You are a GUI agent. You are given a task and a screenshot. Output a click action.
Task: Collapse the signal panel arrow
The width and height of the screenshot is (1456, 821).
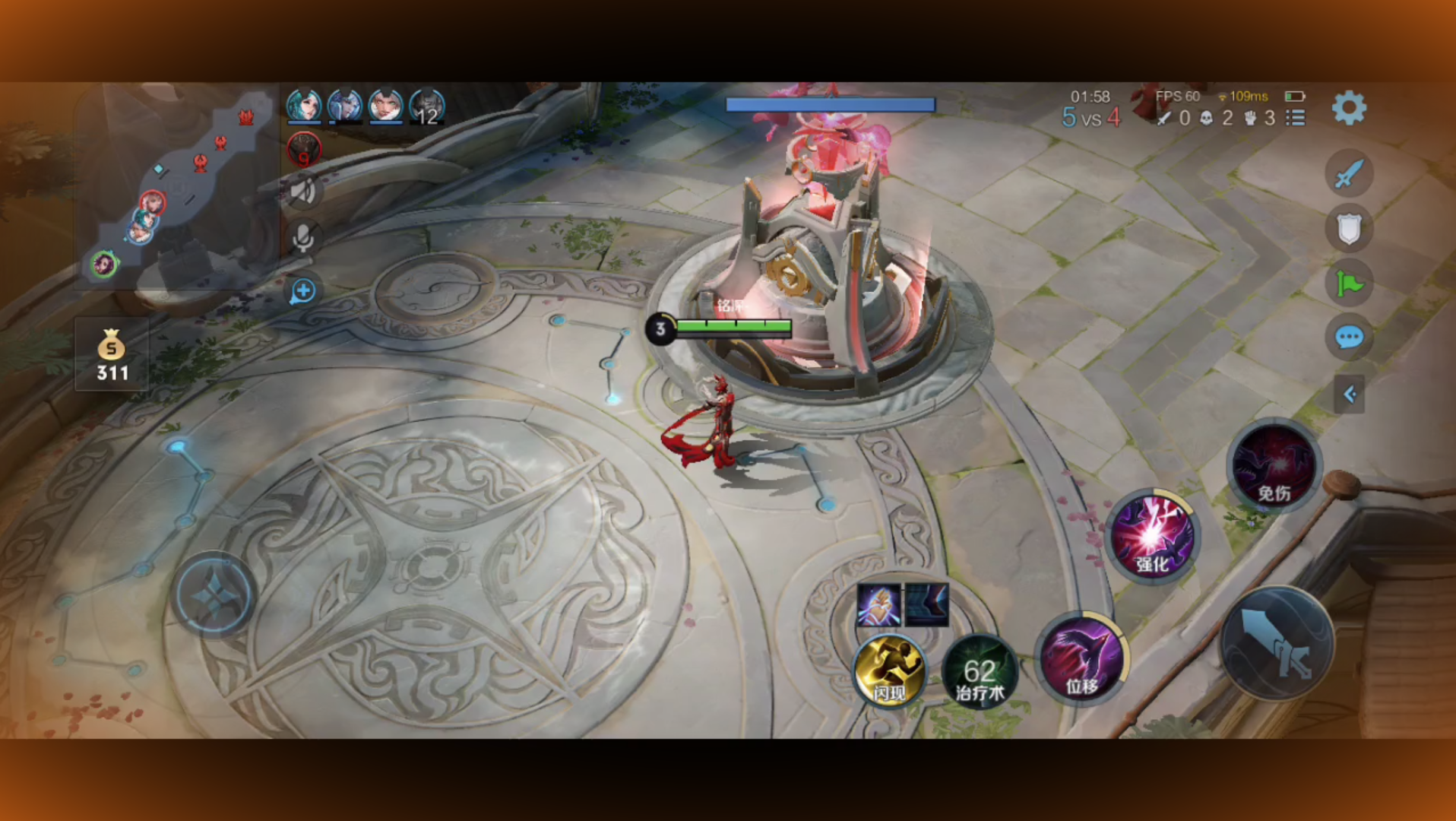point(1349,394)
